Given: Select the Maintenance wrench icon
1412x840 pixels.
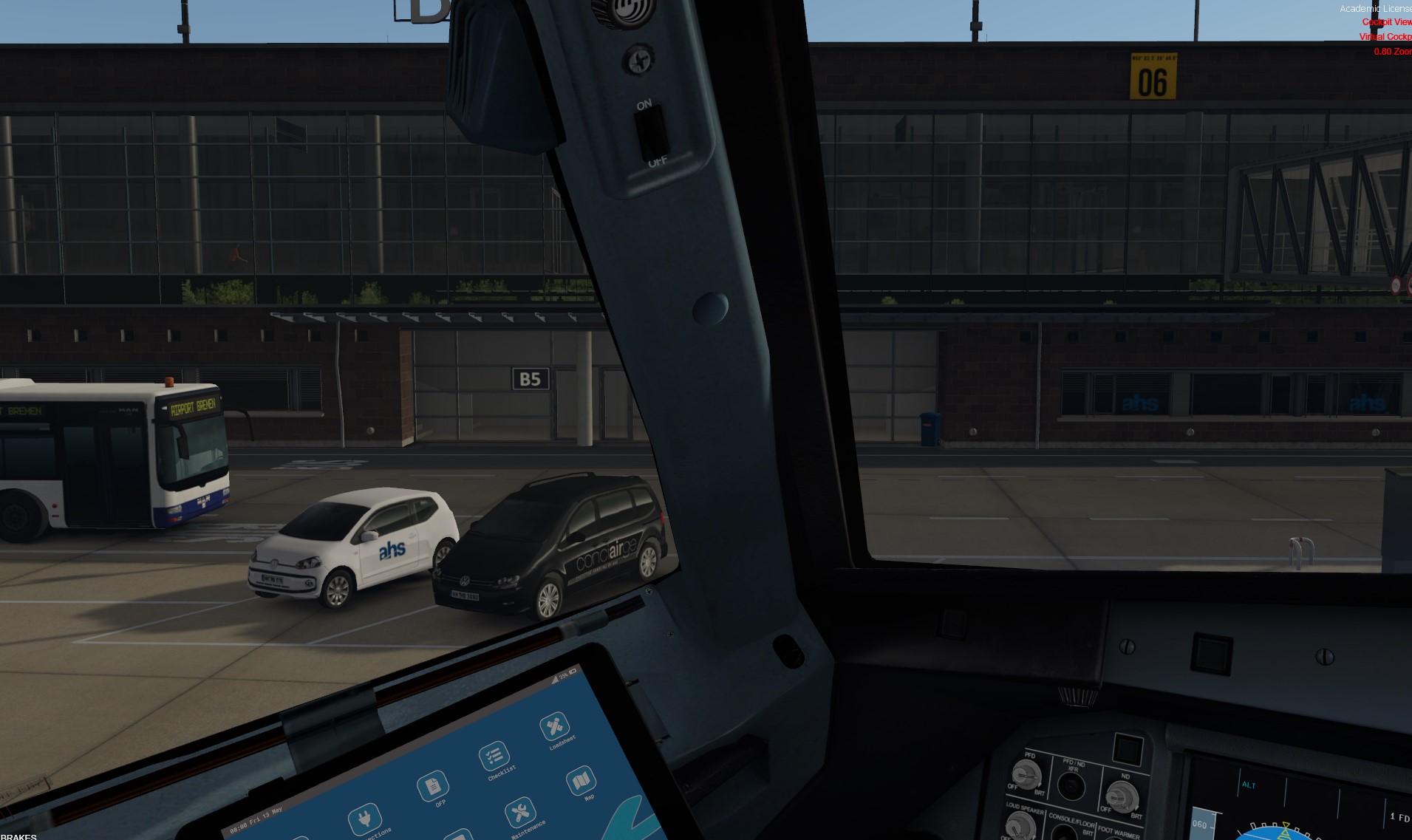Looking at the screenshot, I should (520, 813).
